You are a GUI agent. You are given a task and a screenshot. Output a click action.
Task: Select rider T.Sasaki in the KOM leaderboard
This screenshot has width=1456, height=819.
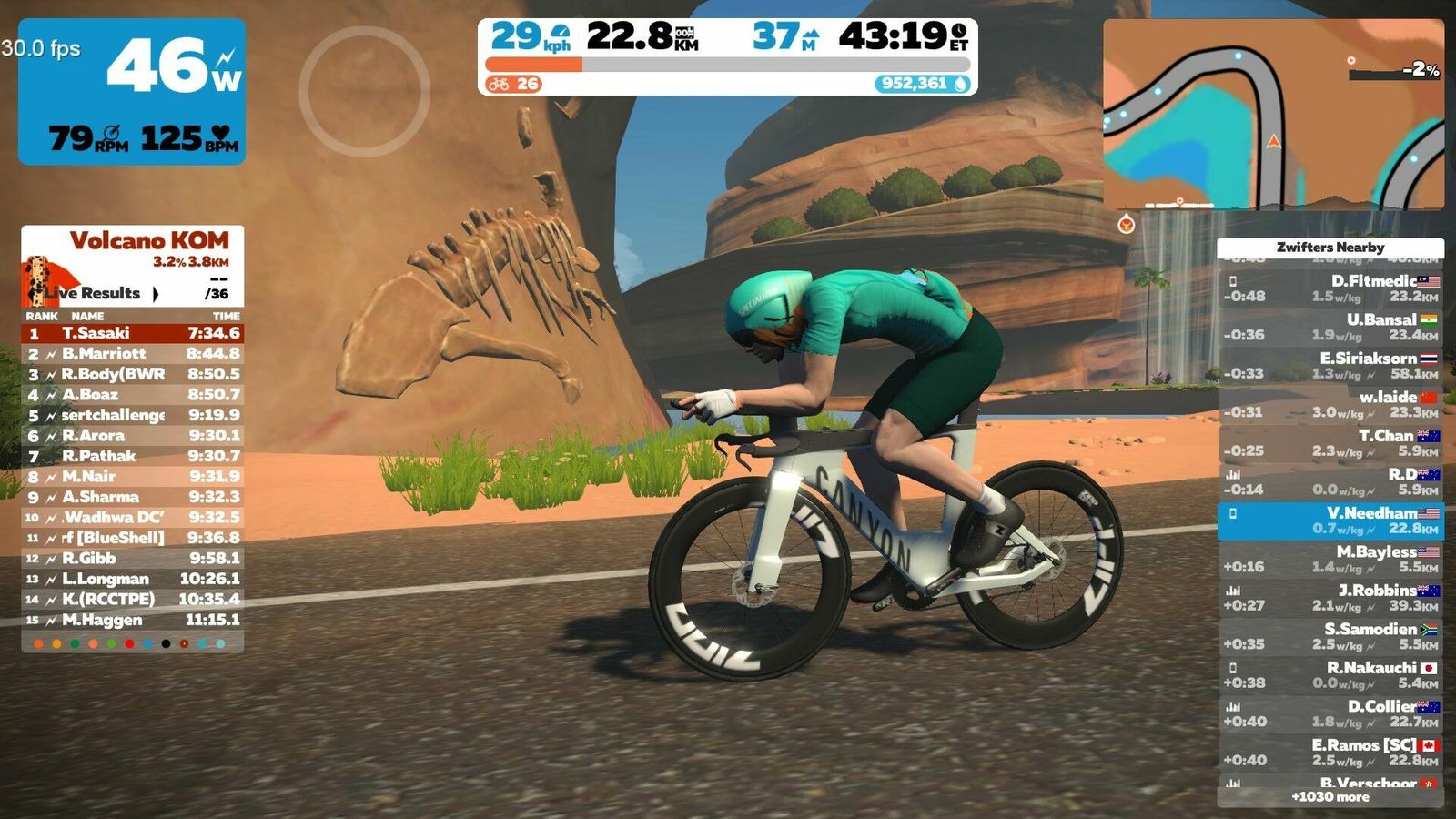[133, 333]
